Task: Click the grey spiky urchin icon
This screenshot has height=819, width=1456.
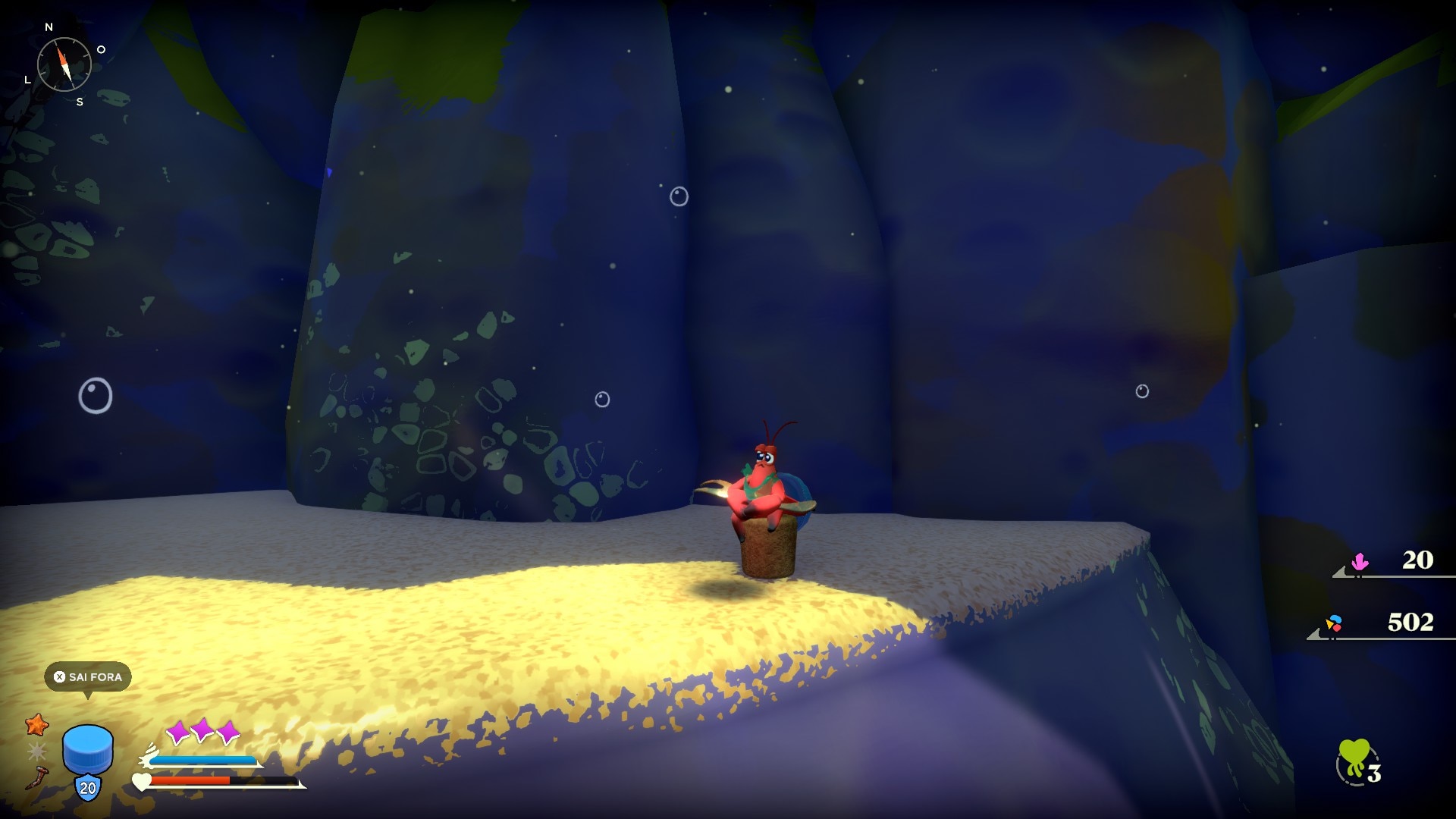Action: pyautogui.click(x=36, y=752)
